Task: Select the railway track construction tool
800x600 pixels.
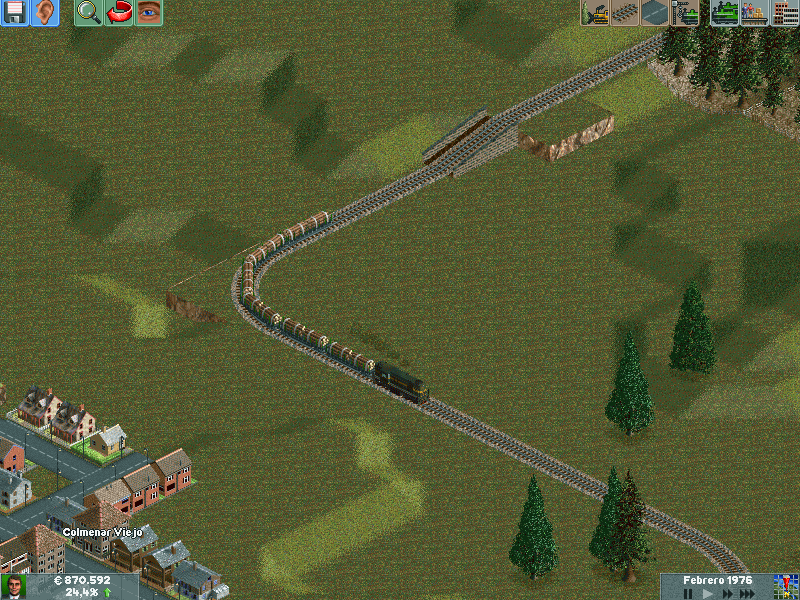Action: pos(626,13)
